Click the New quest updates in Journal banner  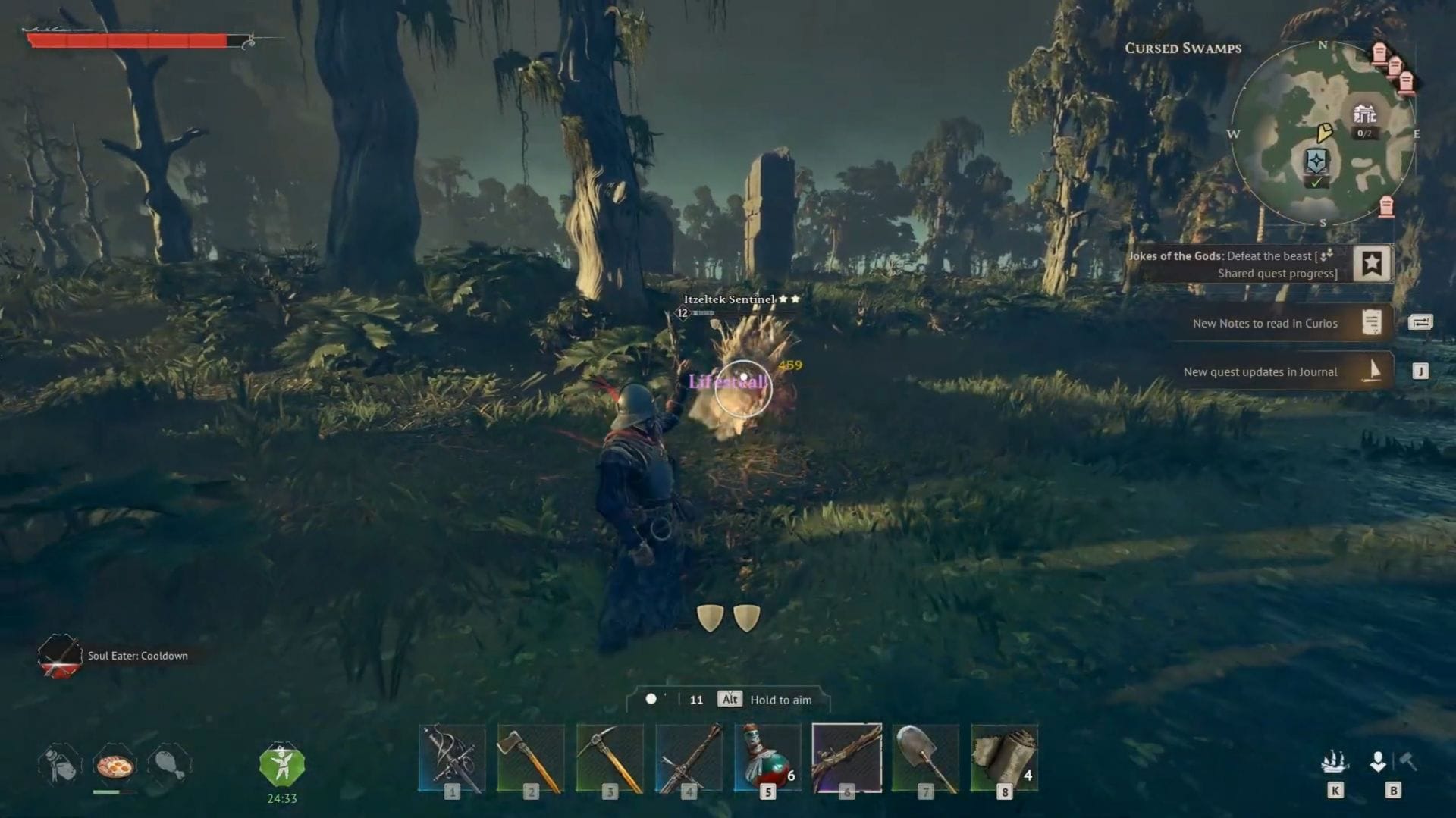coord(1262,371)
